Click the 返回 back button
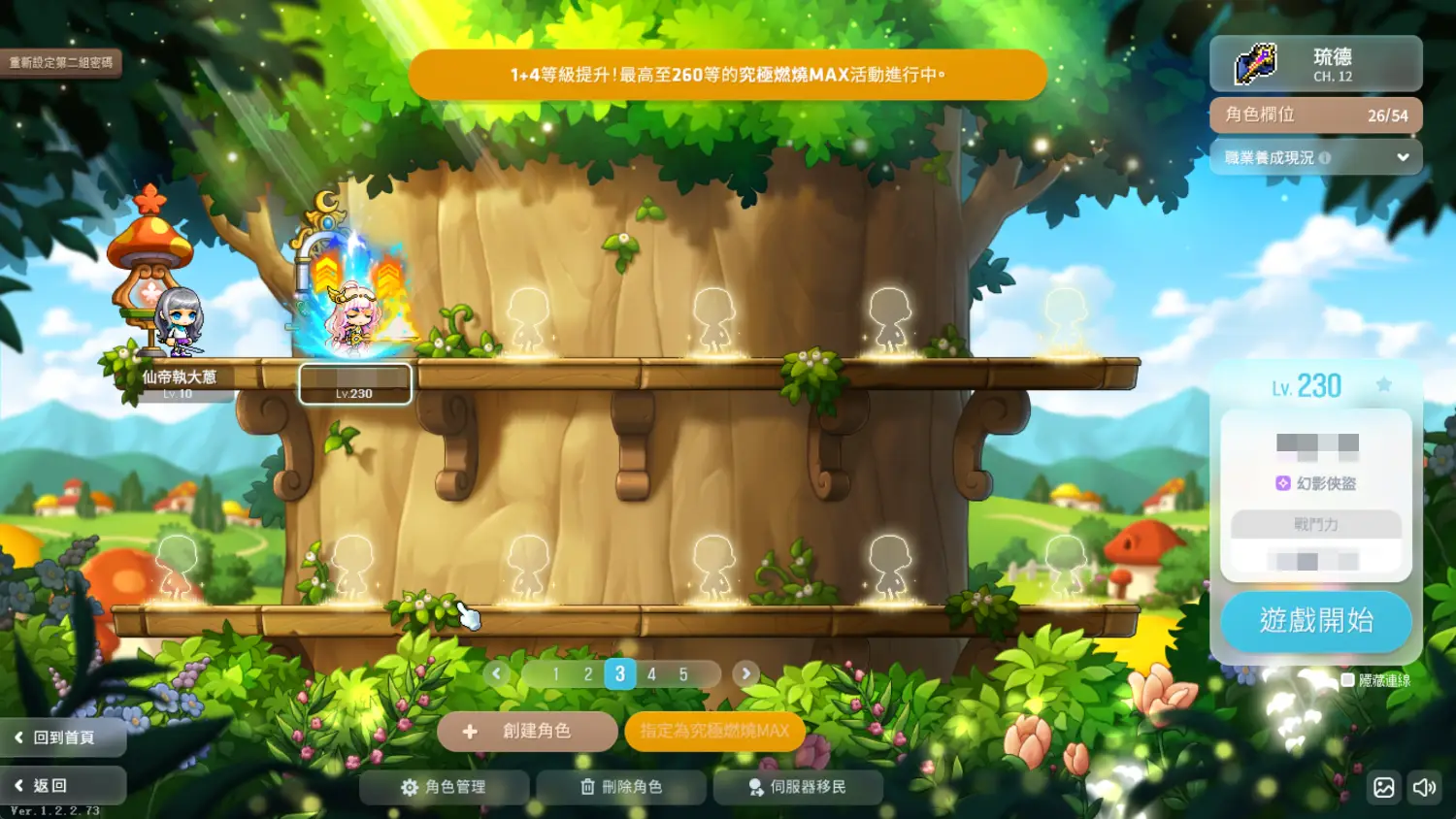Viewport: 1456px width, 819px height. [x=63, y=785]
